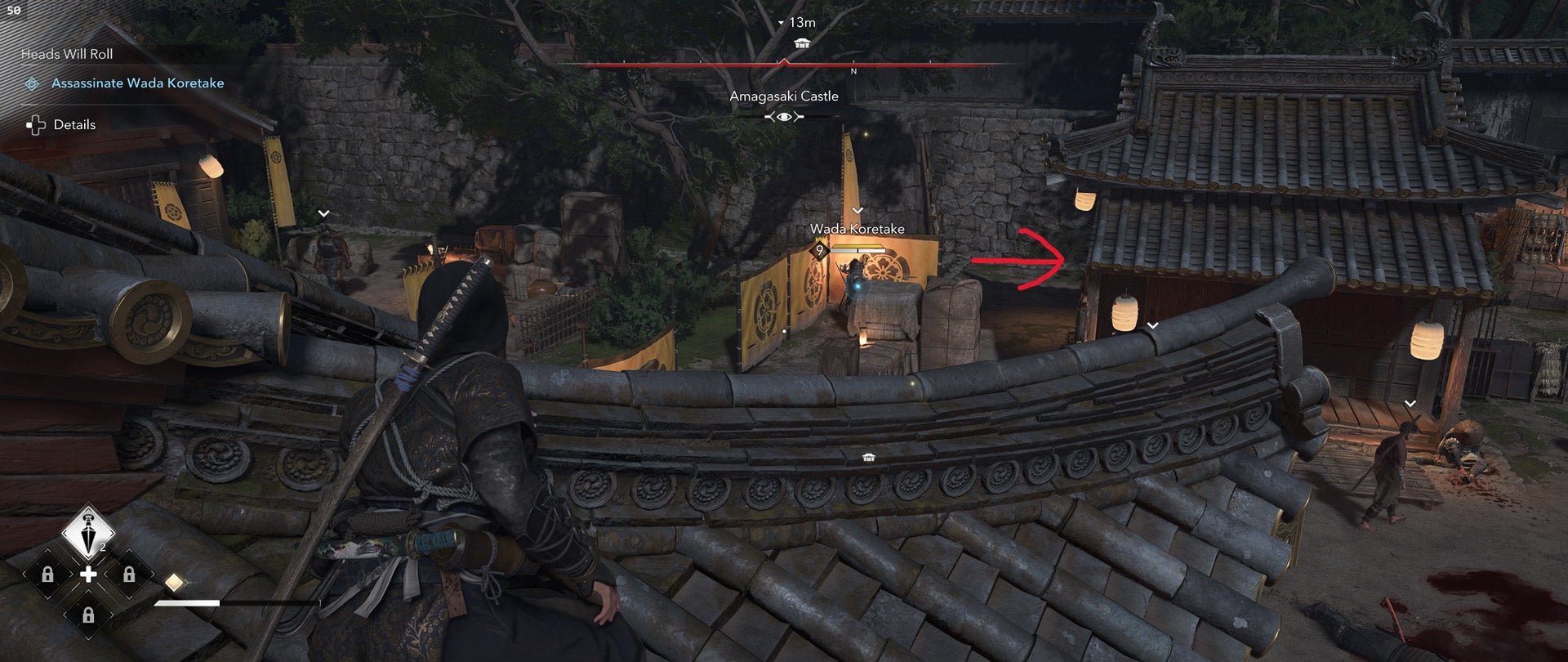Screen dimensions: 1568x662
Task: Click the Details plus icon
Action: point(36,124)
